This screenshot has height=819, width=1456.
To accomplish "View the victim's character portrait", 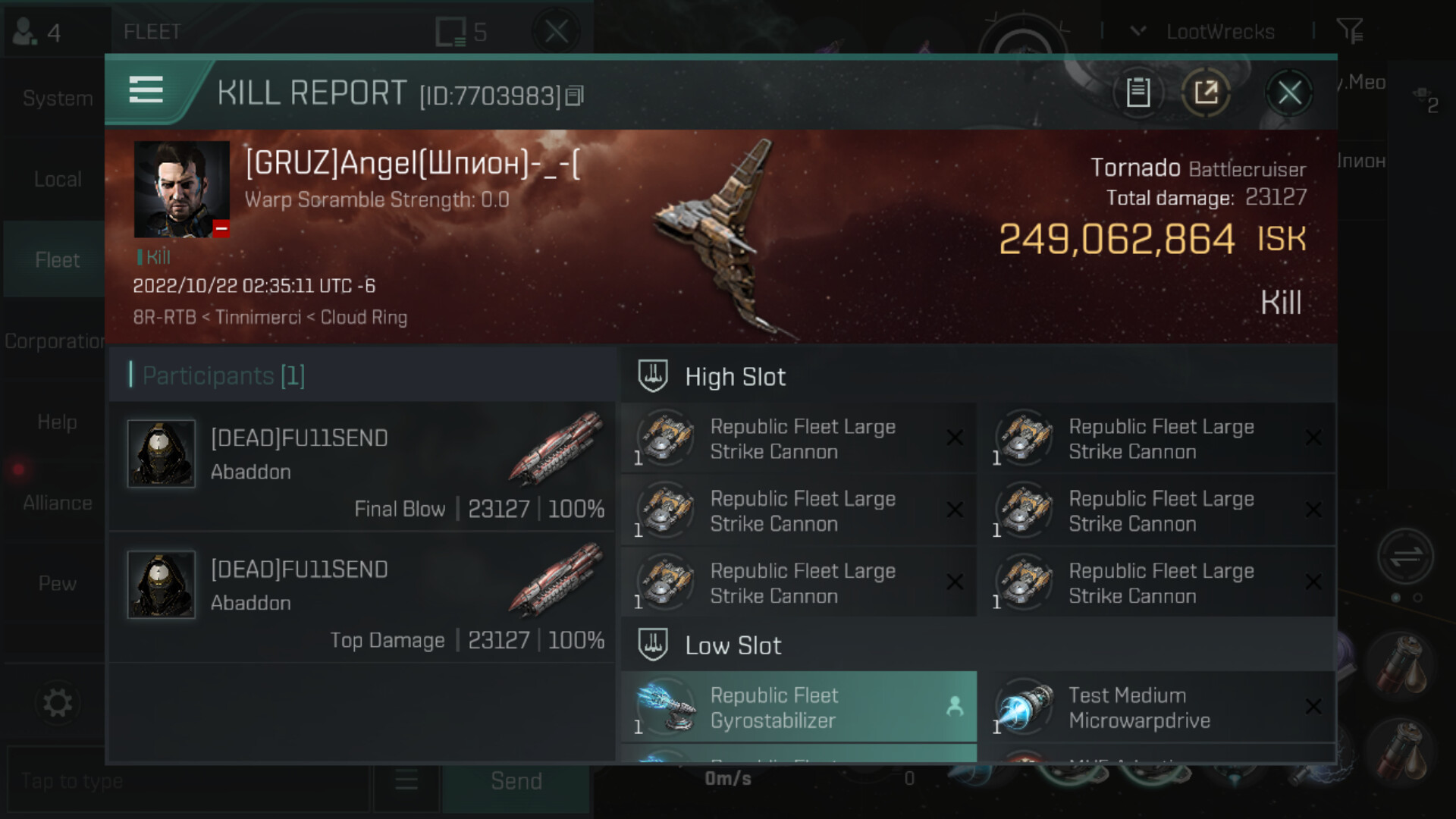I will (181, 189).
